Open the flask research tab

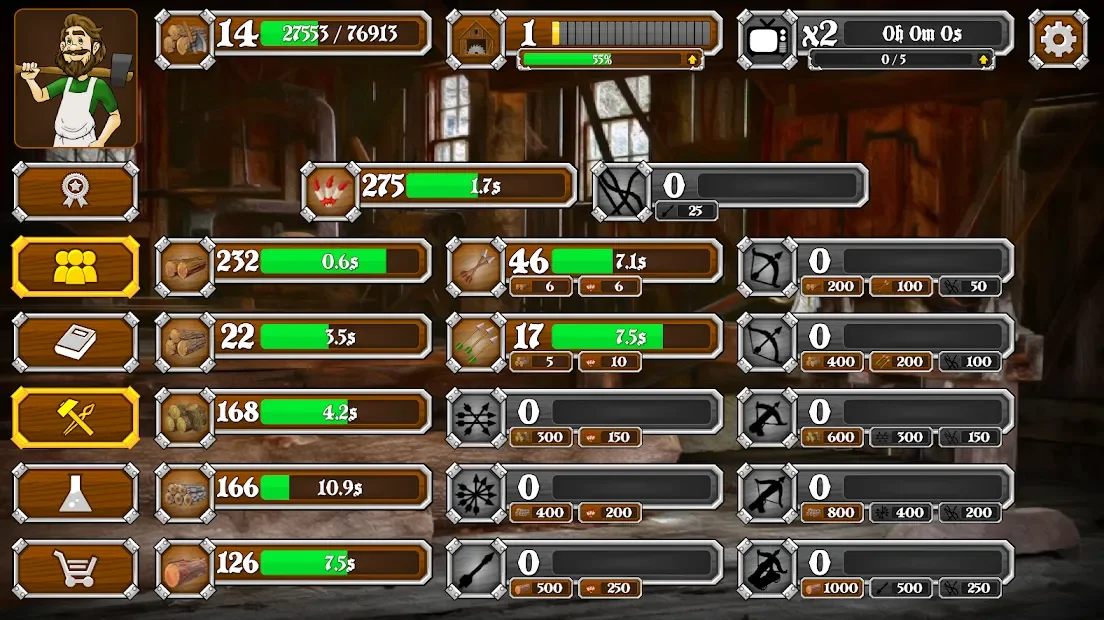[x=76, y=493]
